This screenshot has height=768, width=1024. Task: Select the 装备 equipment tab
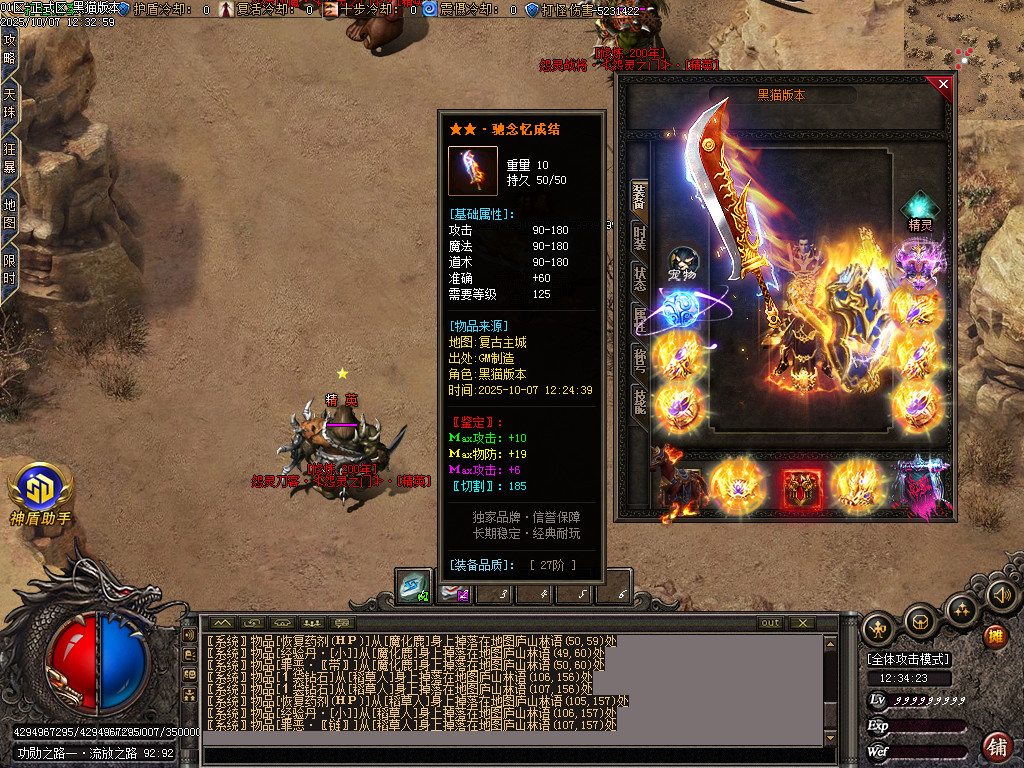pyautogui.click(x=639, y=195)
